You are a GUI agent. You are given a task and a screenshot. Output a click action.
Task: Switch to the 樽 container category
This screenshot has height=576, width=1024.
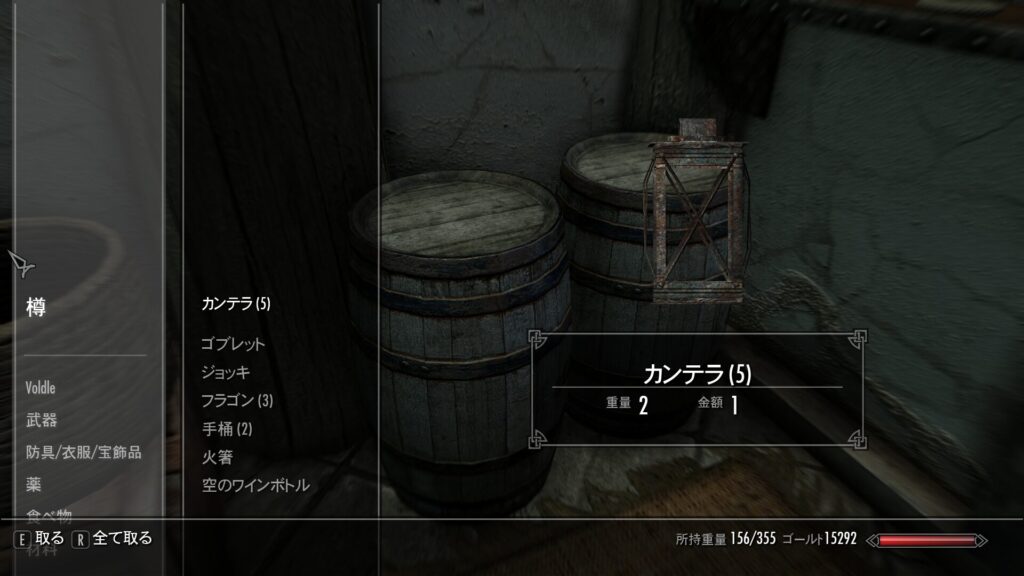pyautogui.click(x=36, y=307)
